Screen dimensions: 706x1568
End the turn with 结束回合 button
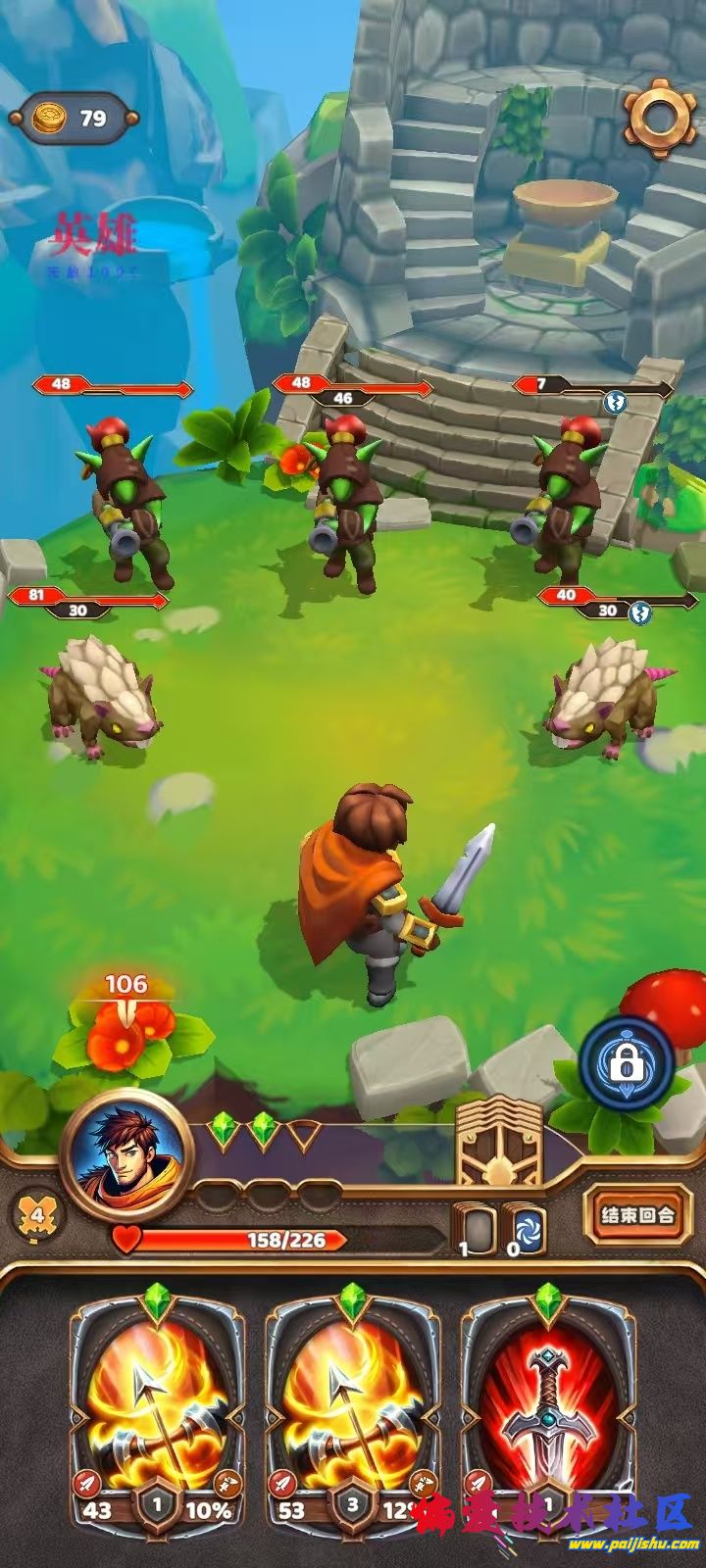pos(637,1215)
